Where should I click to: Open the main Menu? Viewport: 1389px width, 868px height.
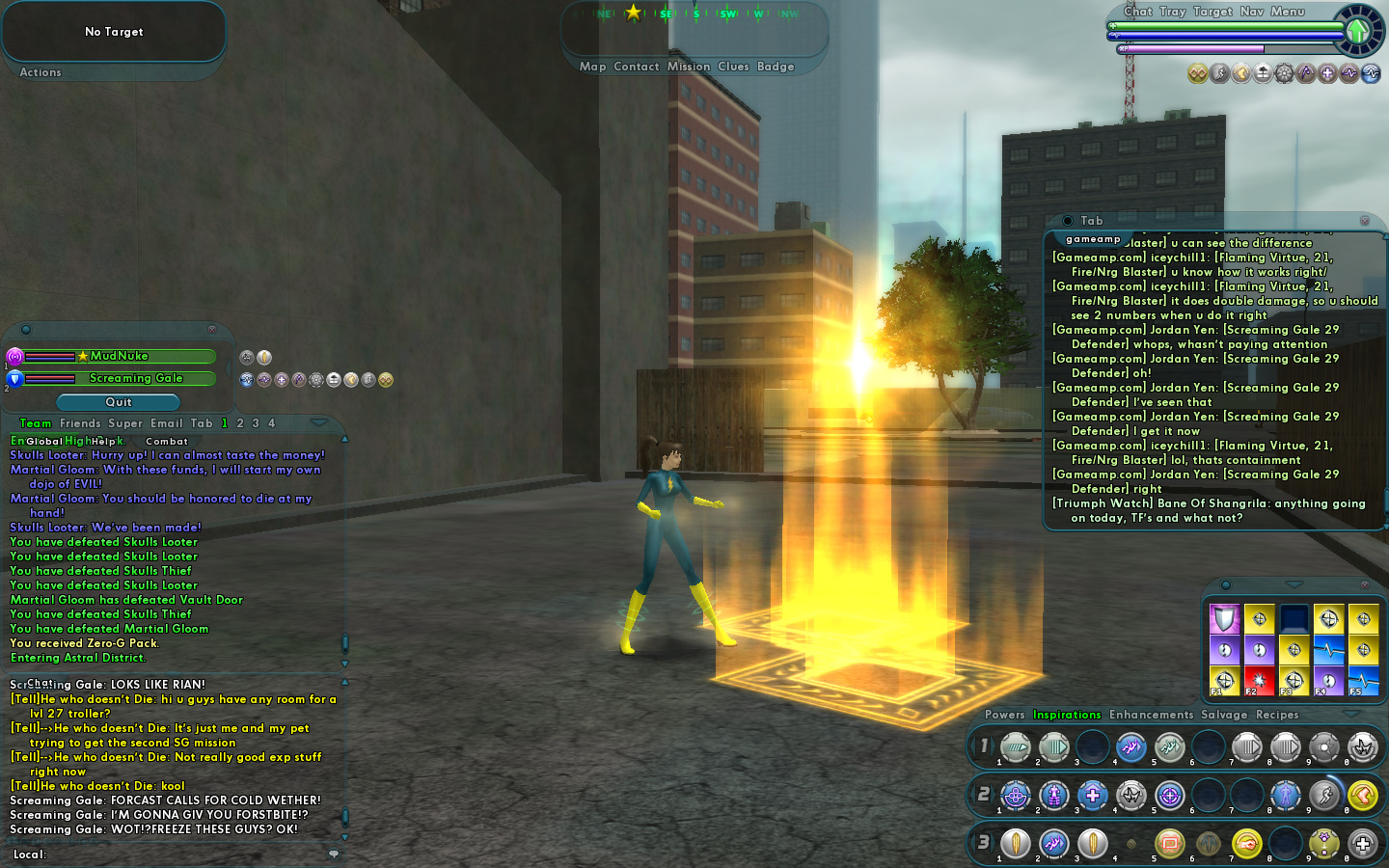coord(1288,12)
